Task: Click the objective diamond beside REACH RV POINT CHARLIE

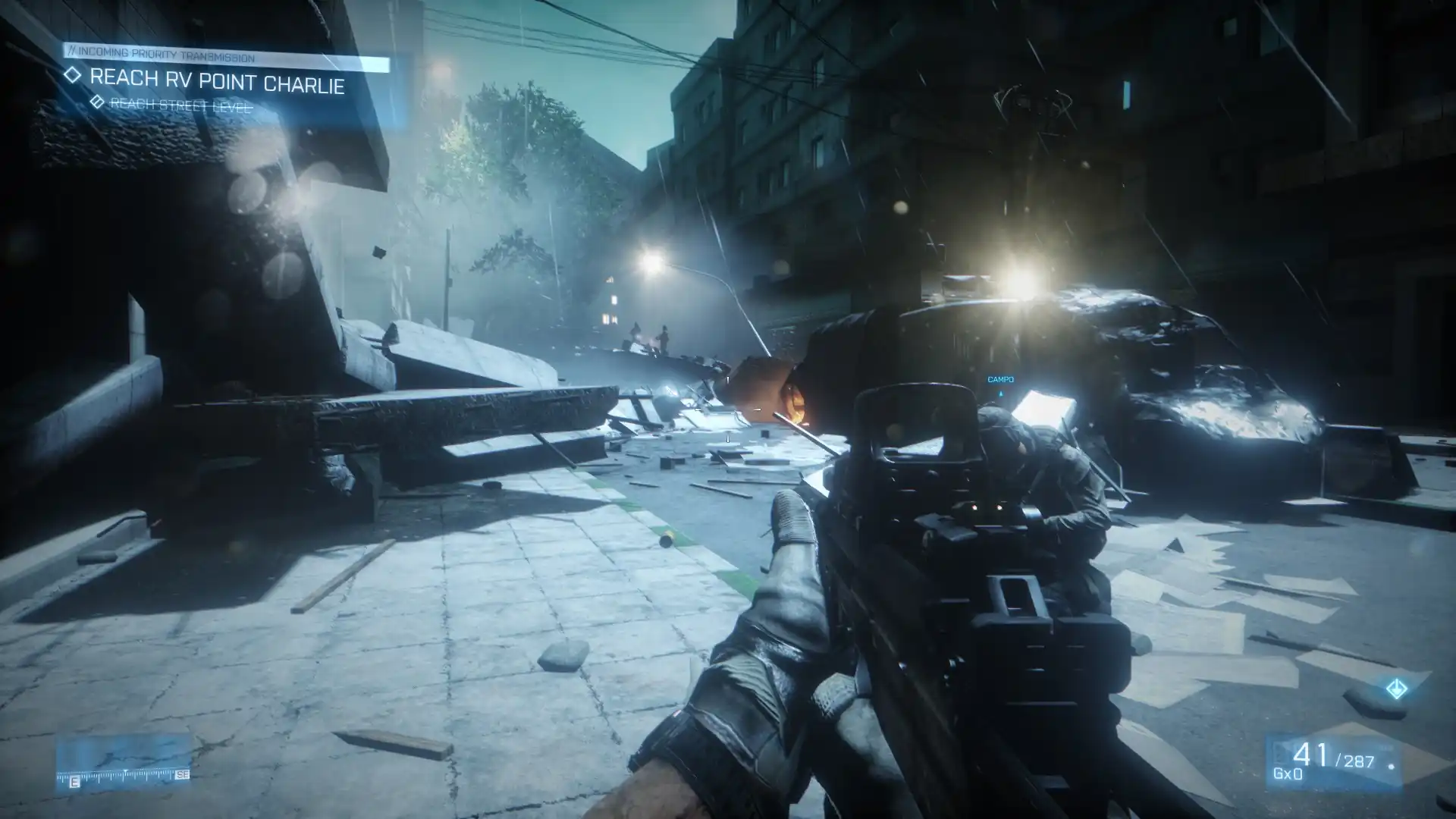Action: tap(74, 77)
